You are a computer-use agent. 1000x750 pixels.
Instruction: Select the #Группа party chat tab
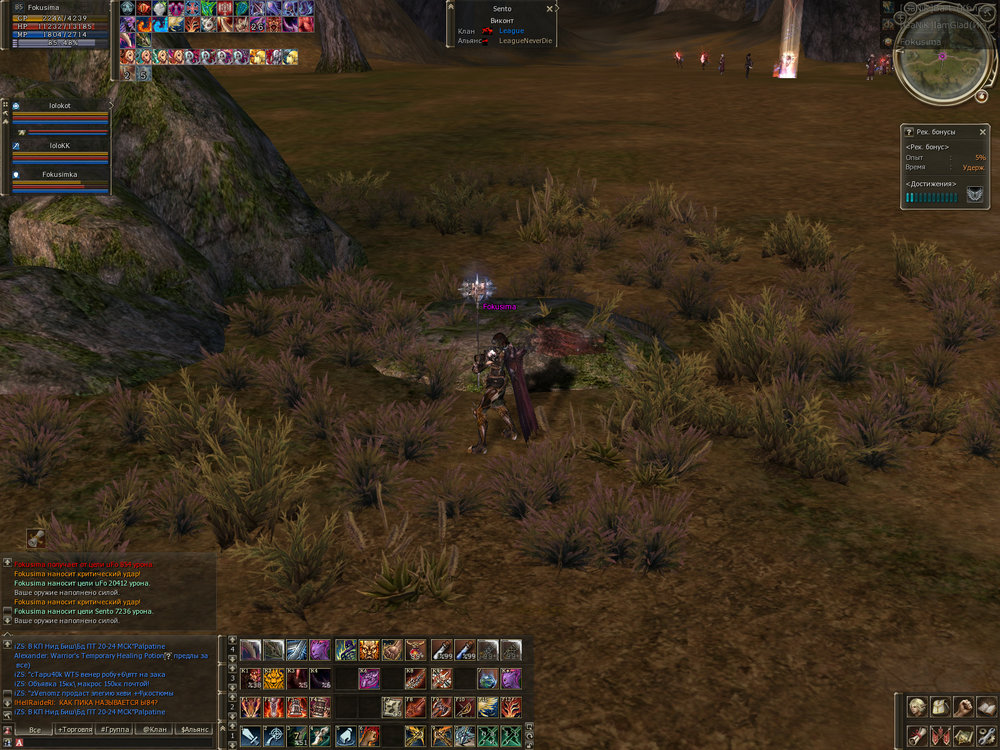click(113, 730)
